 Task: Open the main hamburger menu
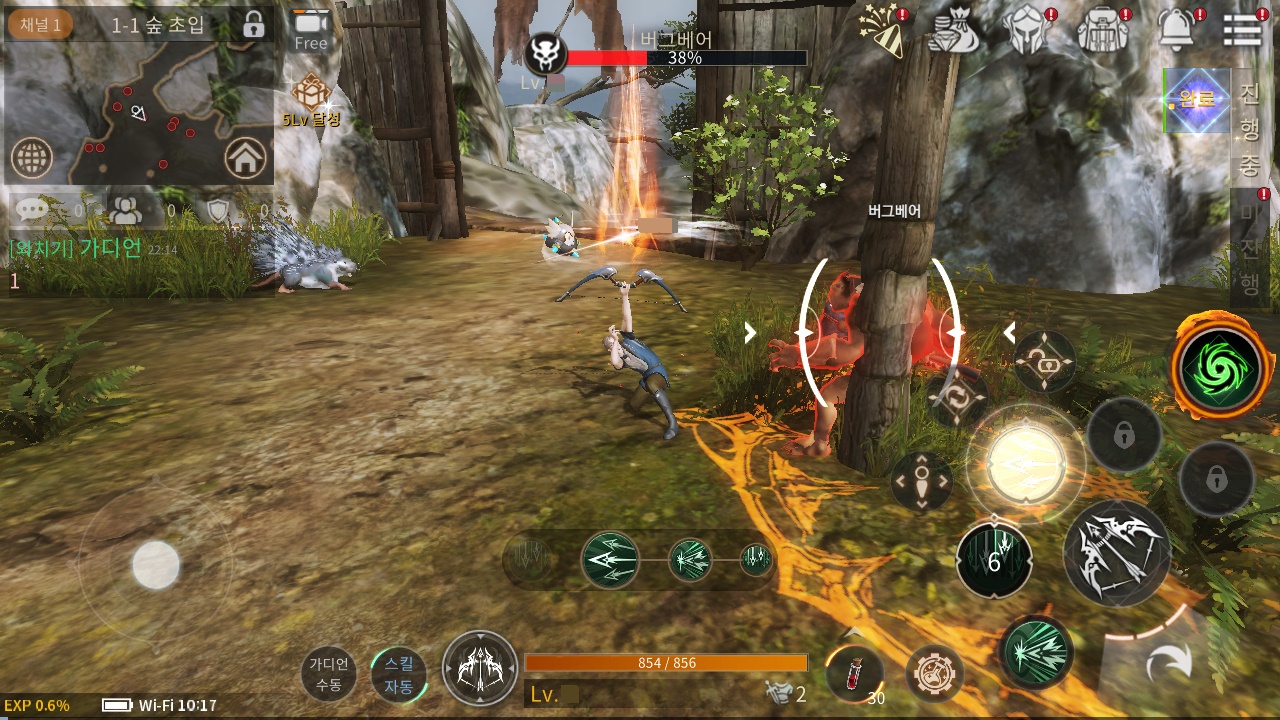click(1242, 31)
